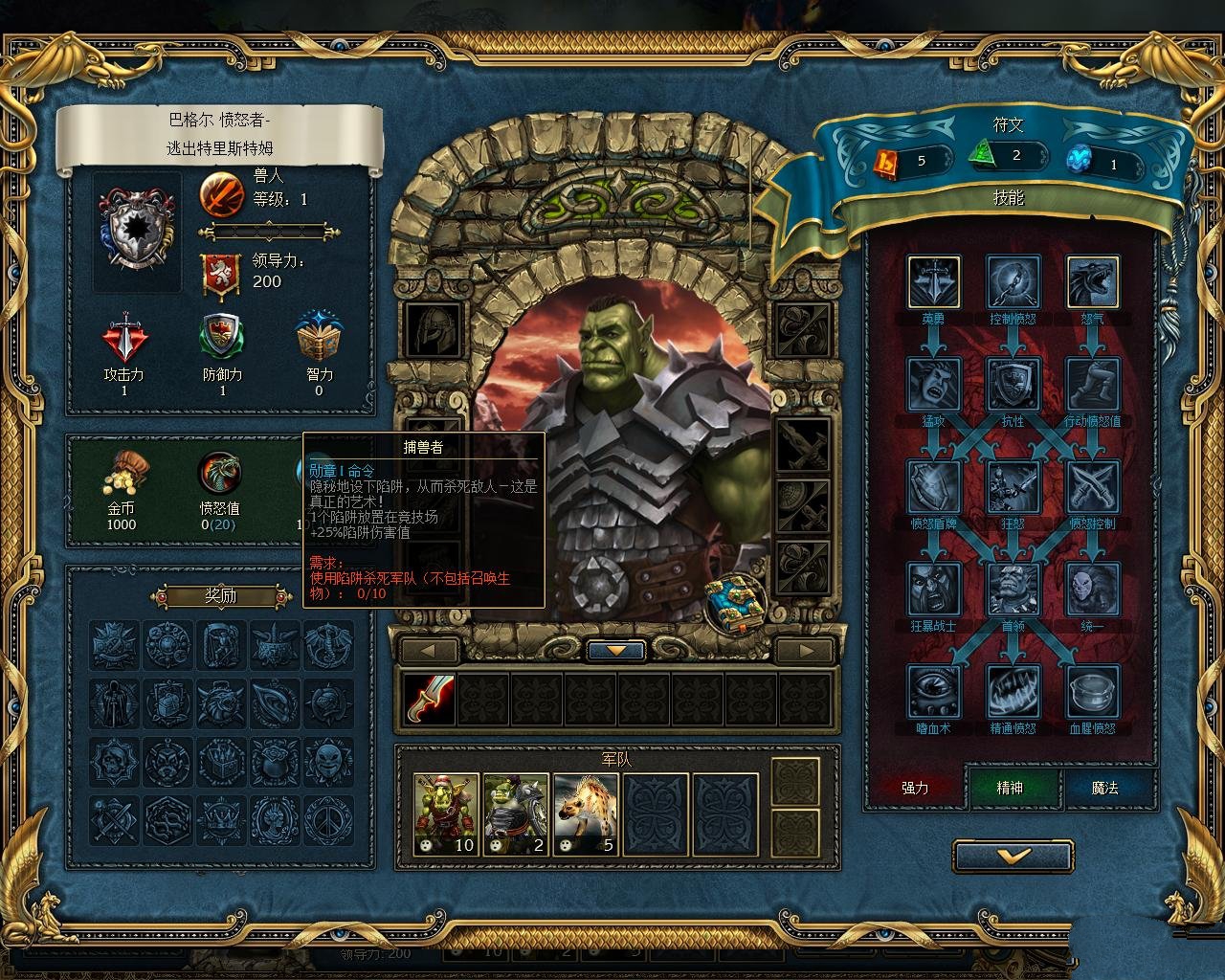Select the goblin troop with 10 units

(446, 814)
